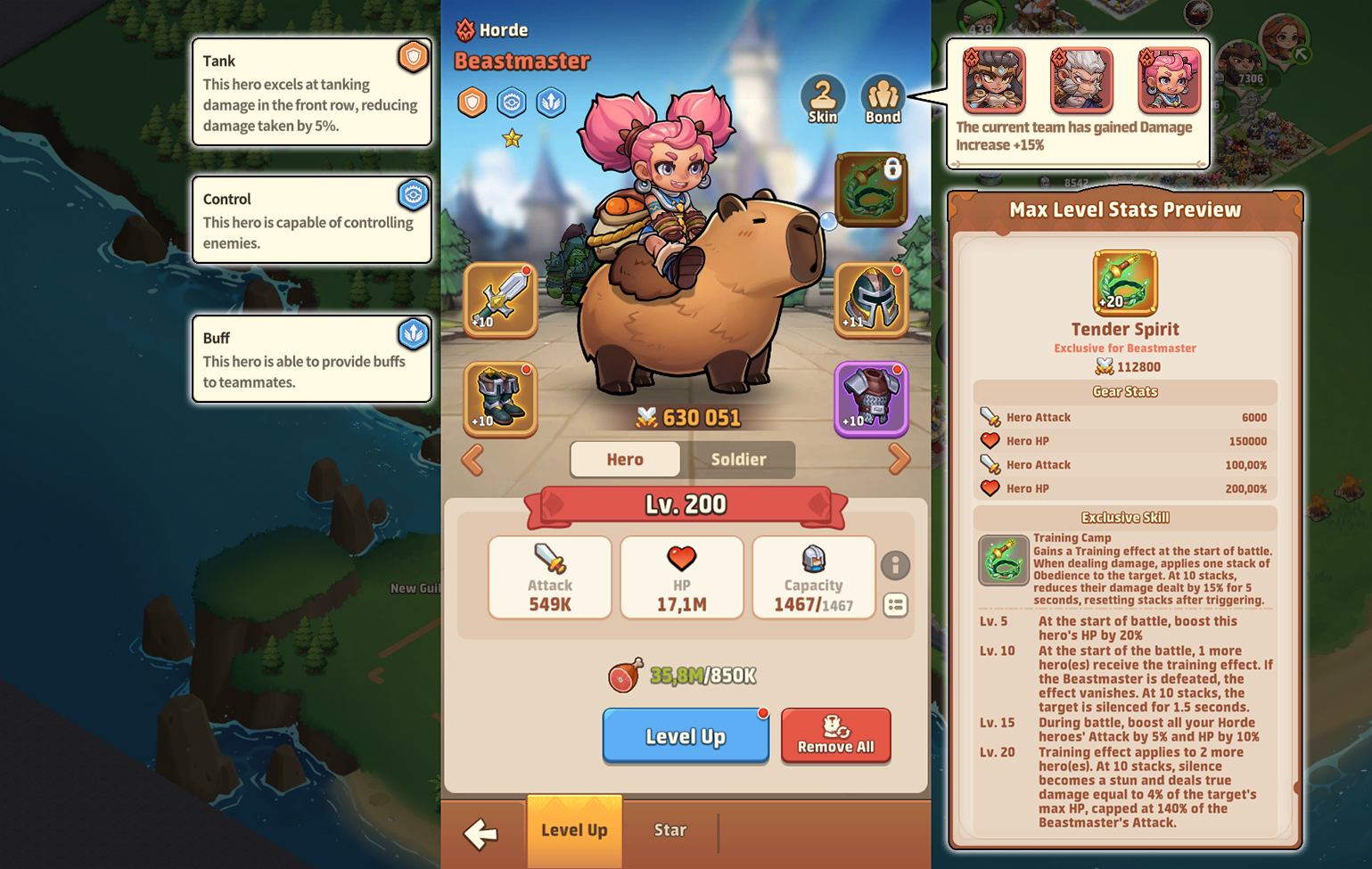This screenshot has height=869, width=1372.
Task: Select the Tank role shield icon
Action: 472,102
